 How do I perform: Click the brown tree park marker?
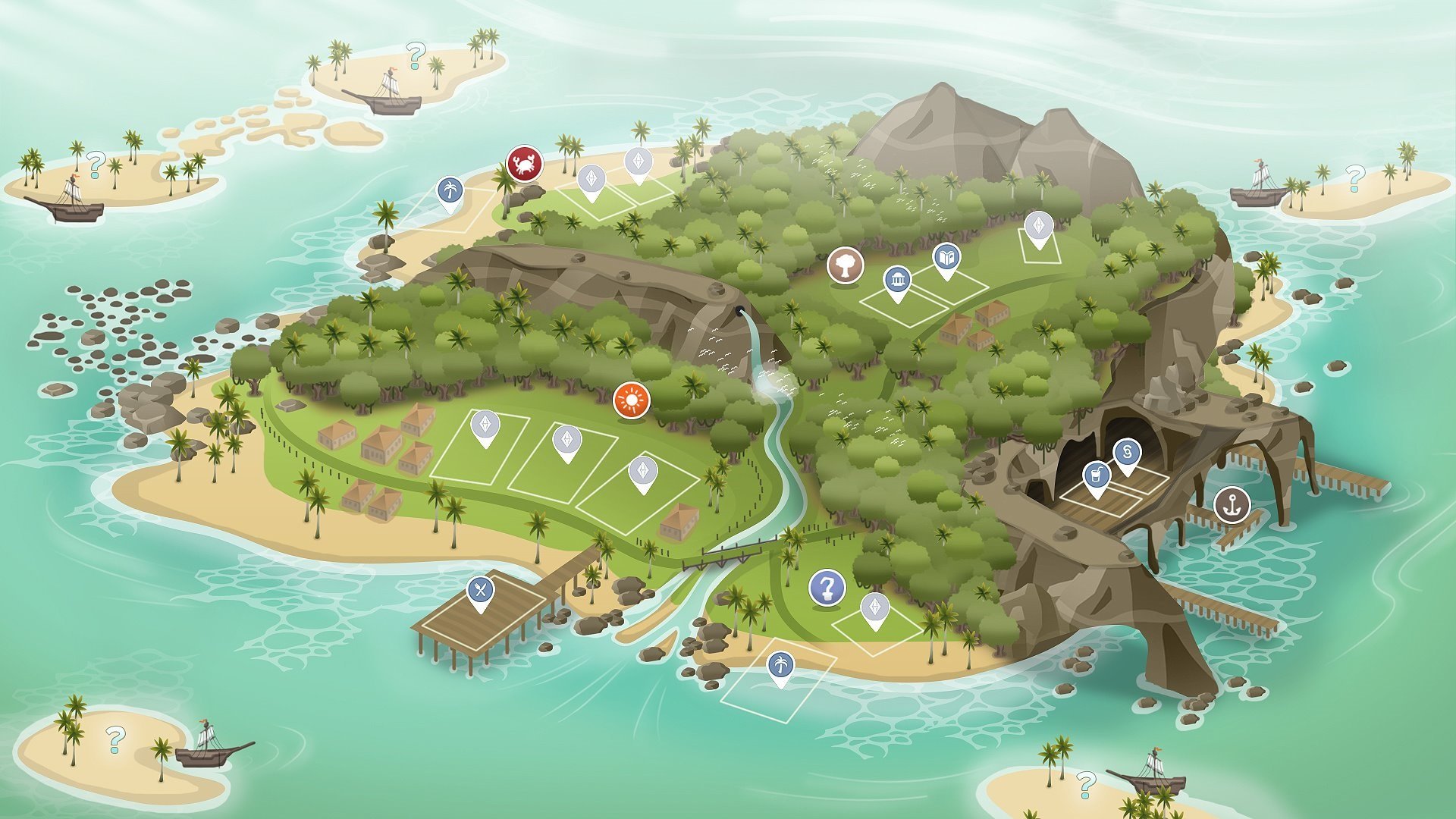[x=846, y=265]
